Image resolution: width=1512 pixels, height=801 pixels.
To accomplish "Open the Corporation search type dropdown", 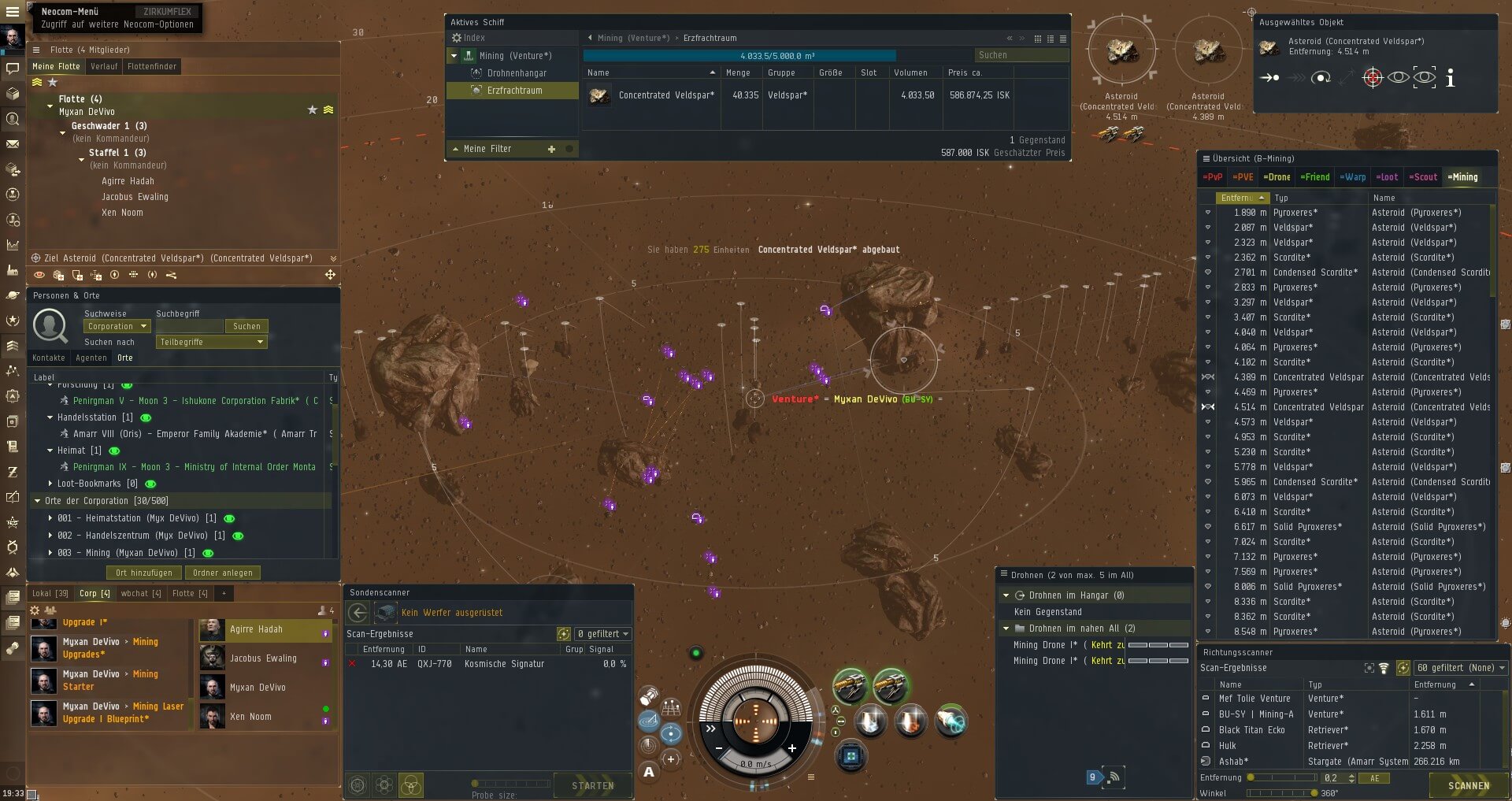I will (117, 326).
